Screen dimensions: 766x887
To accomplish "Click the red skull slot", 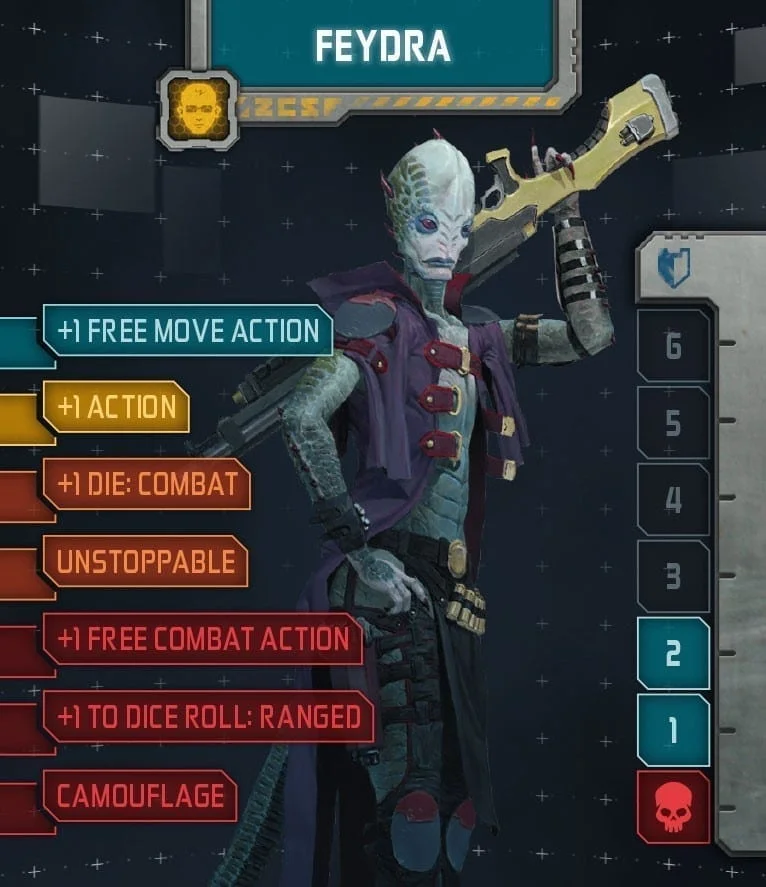I will [x=673, y=807].
